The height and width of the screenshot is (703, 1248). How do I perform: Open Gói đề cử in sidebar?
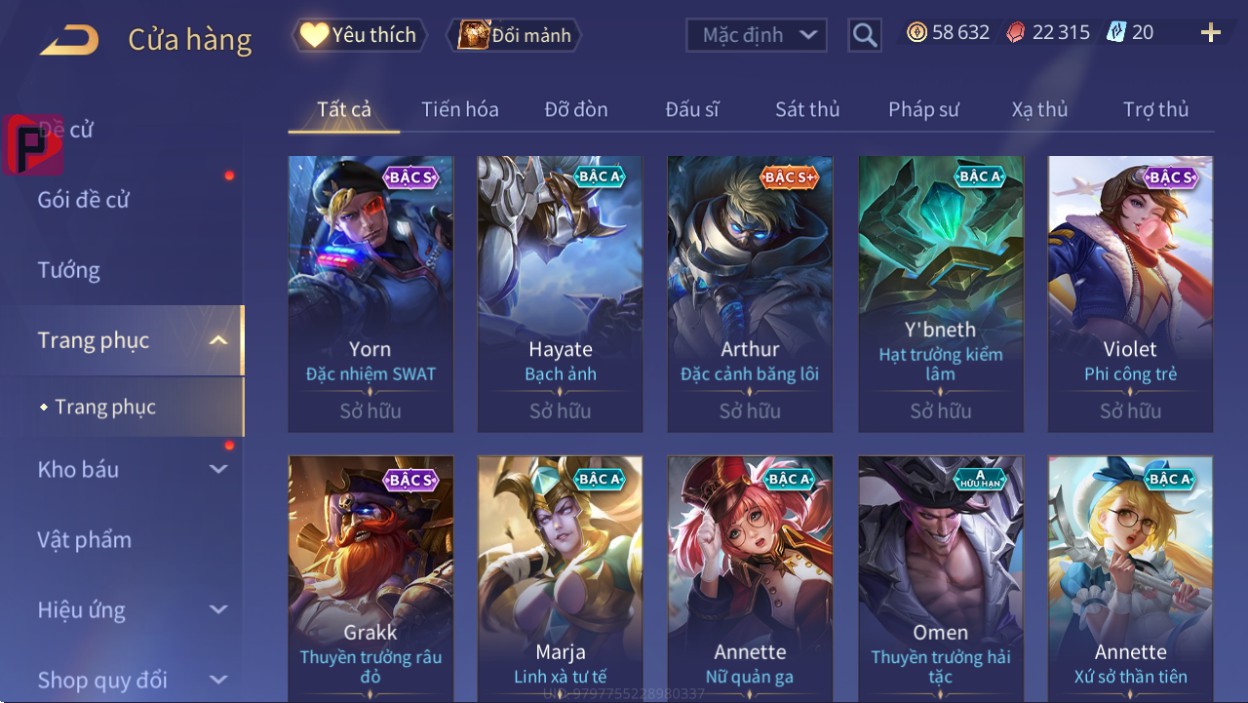tap(84, 200)
